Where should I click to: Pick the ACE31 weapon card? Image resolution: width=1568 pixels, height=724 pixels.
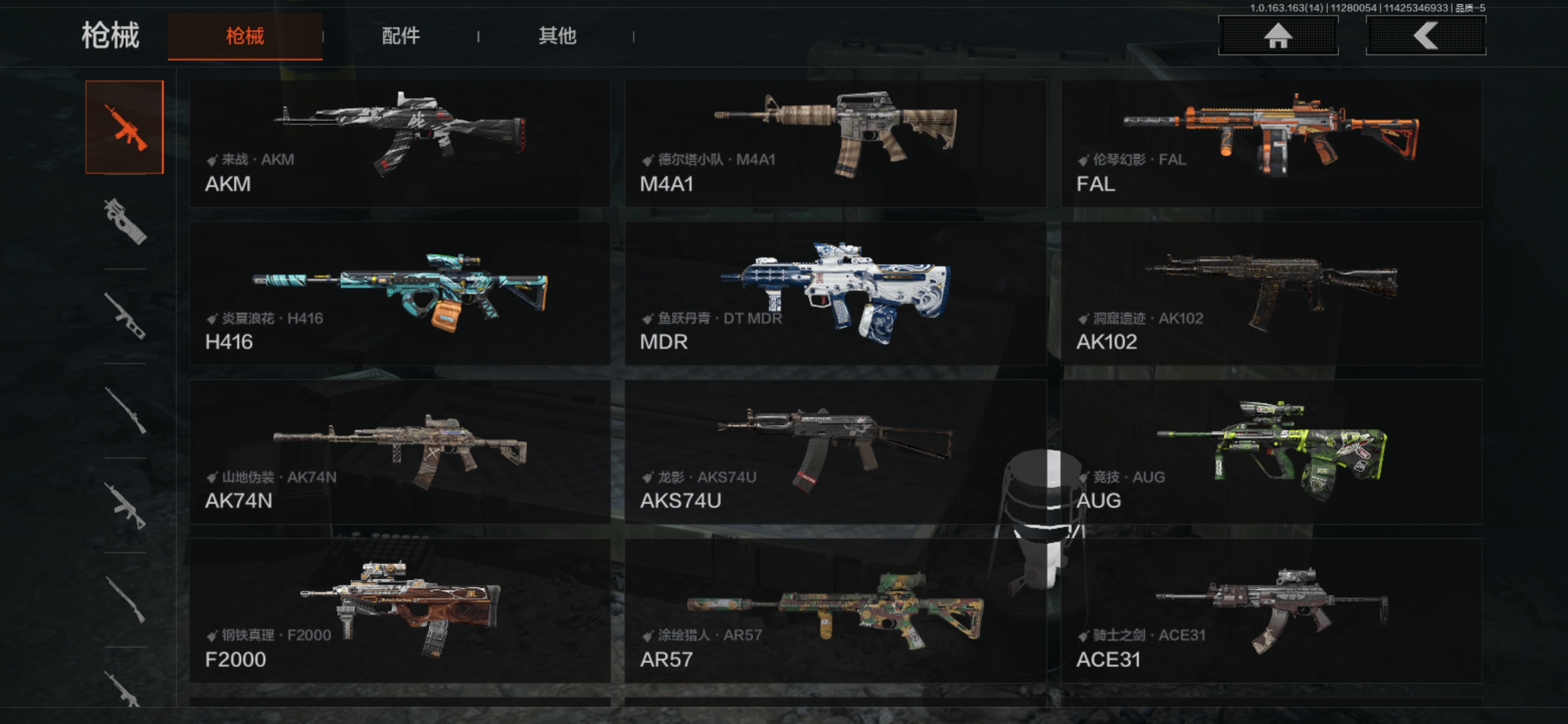pyautogui.click(x=1271, y=610)
